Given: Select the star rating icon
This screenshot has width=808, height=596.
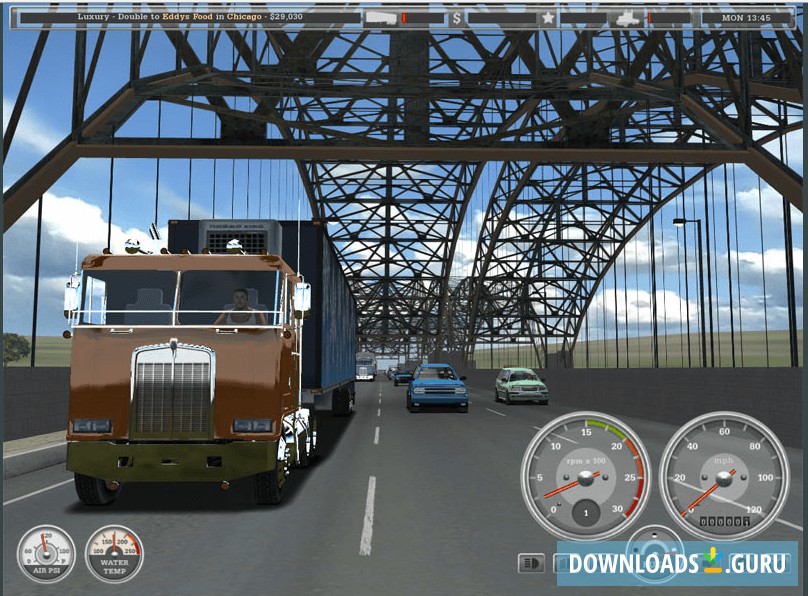Looking at the screenshot, I should point(547,18).
